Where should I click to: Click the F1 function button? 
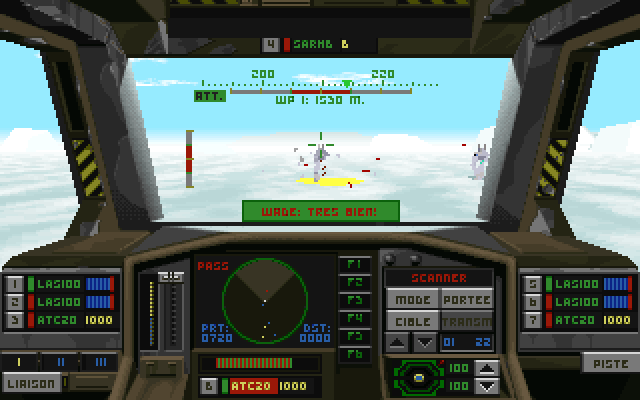click(353, 264)
